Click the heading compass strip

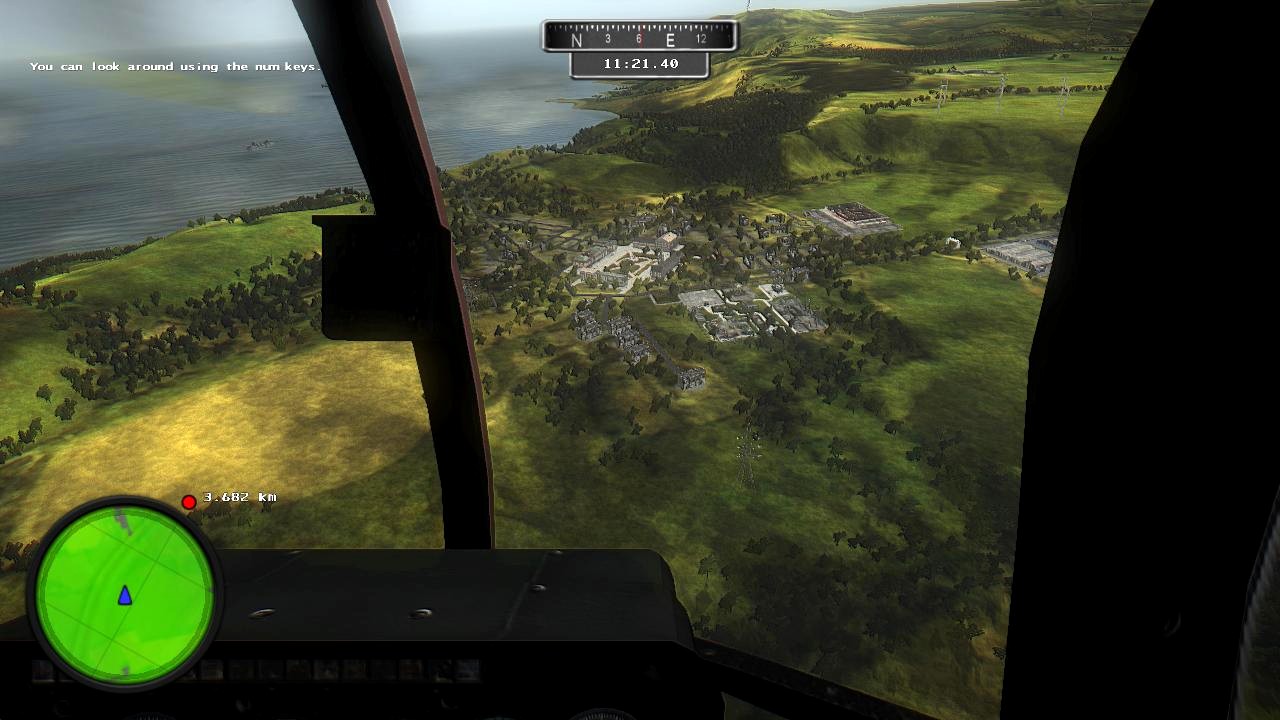coord(639,38)
